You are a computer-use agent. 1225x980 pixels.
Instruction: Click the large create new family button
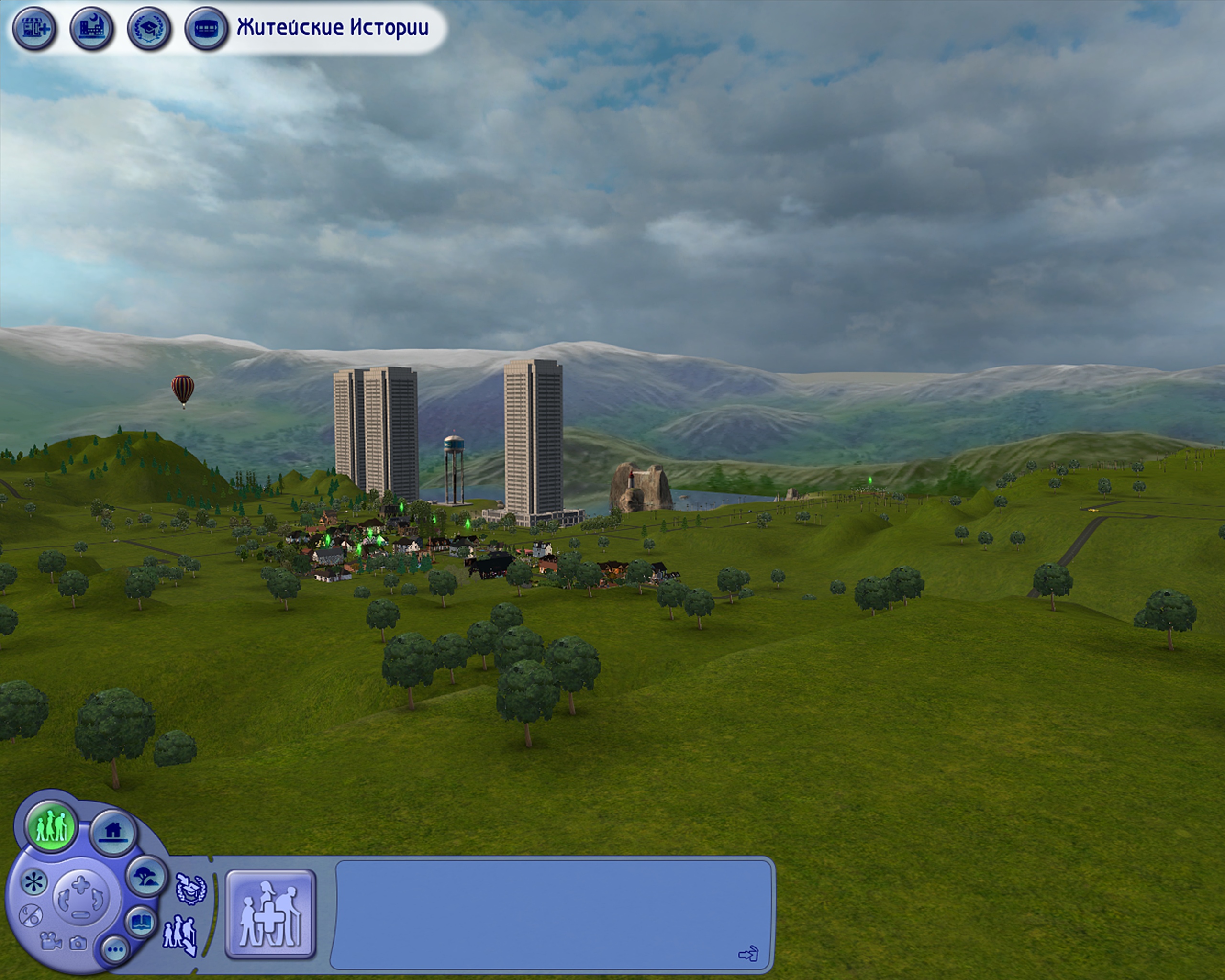tap(270, 914)
